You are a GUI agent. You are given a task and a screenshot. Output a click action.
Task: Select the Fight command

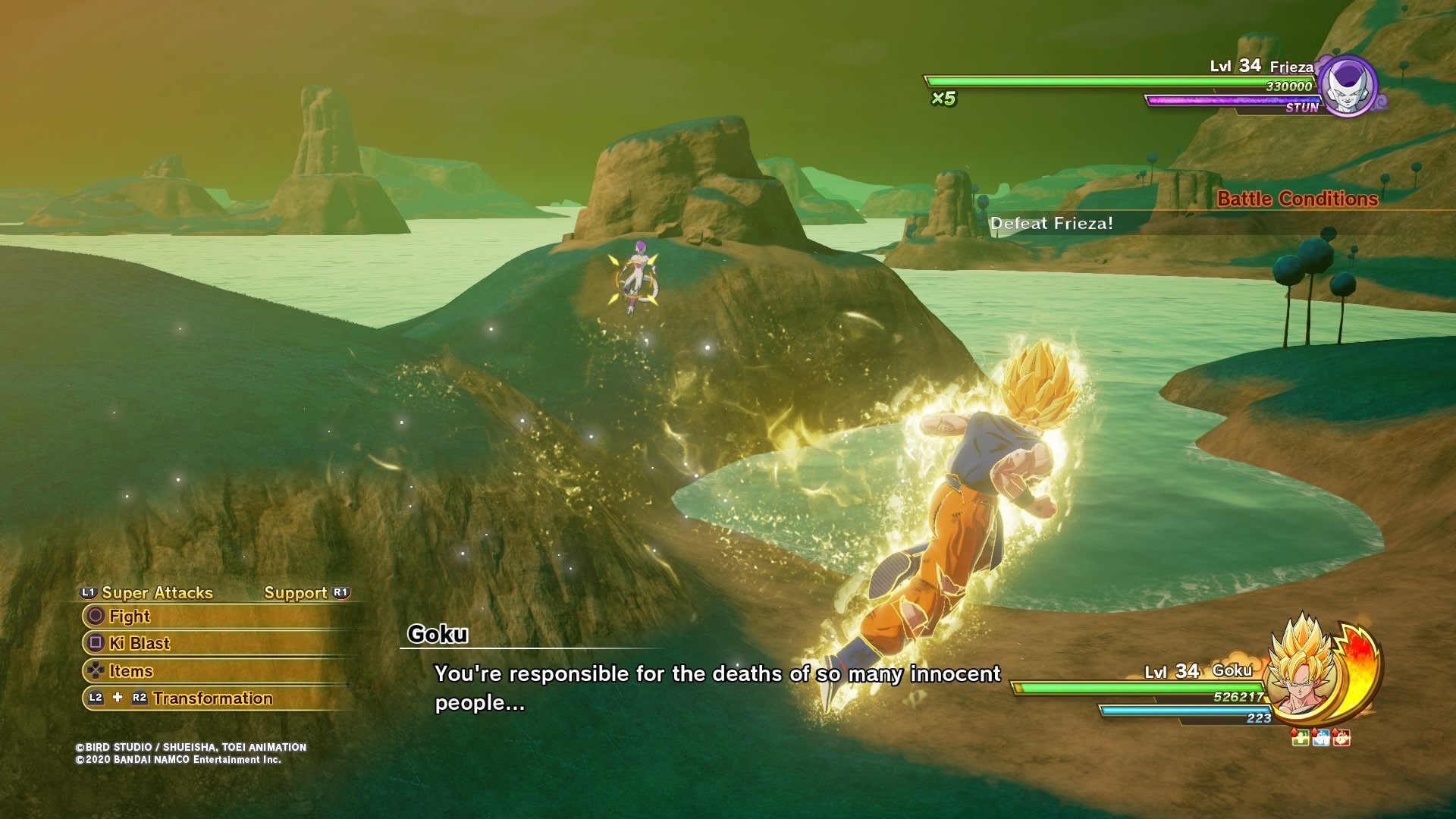click(129, 617)
